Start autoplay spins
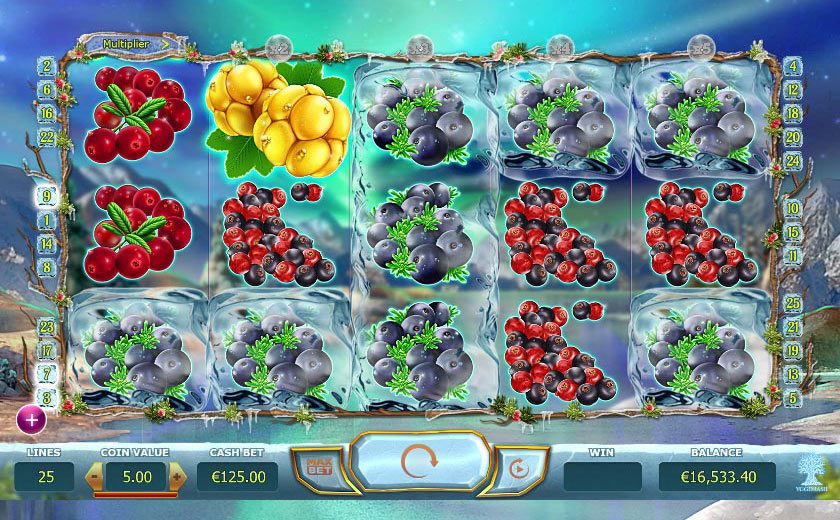Viewport: 840px width, 520px height. 518,468
